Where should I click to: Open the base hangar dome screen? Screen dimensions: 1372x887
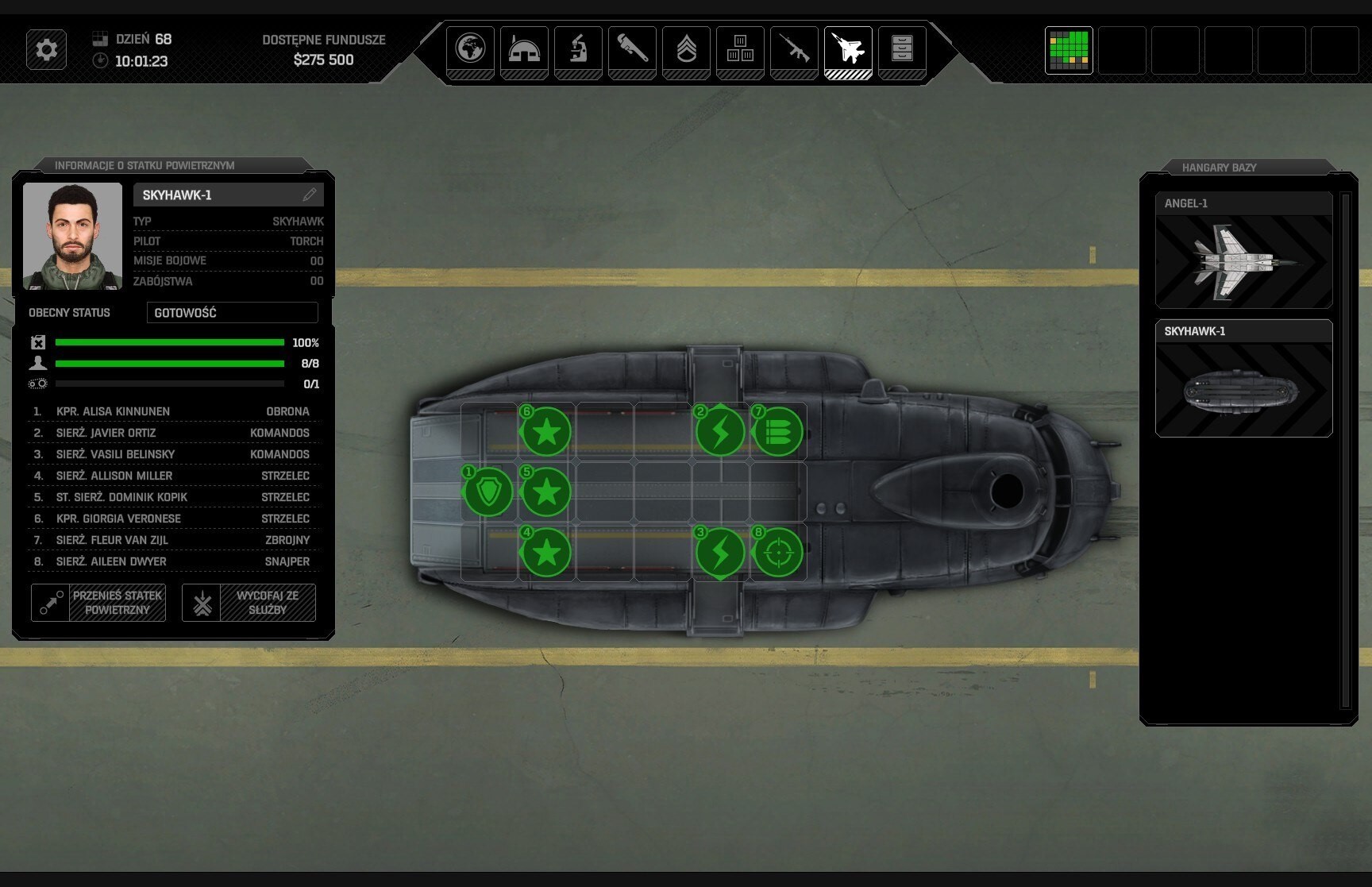pyautogui.click(x=524, y=49)
